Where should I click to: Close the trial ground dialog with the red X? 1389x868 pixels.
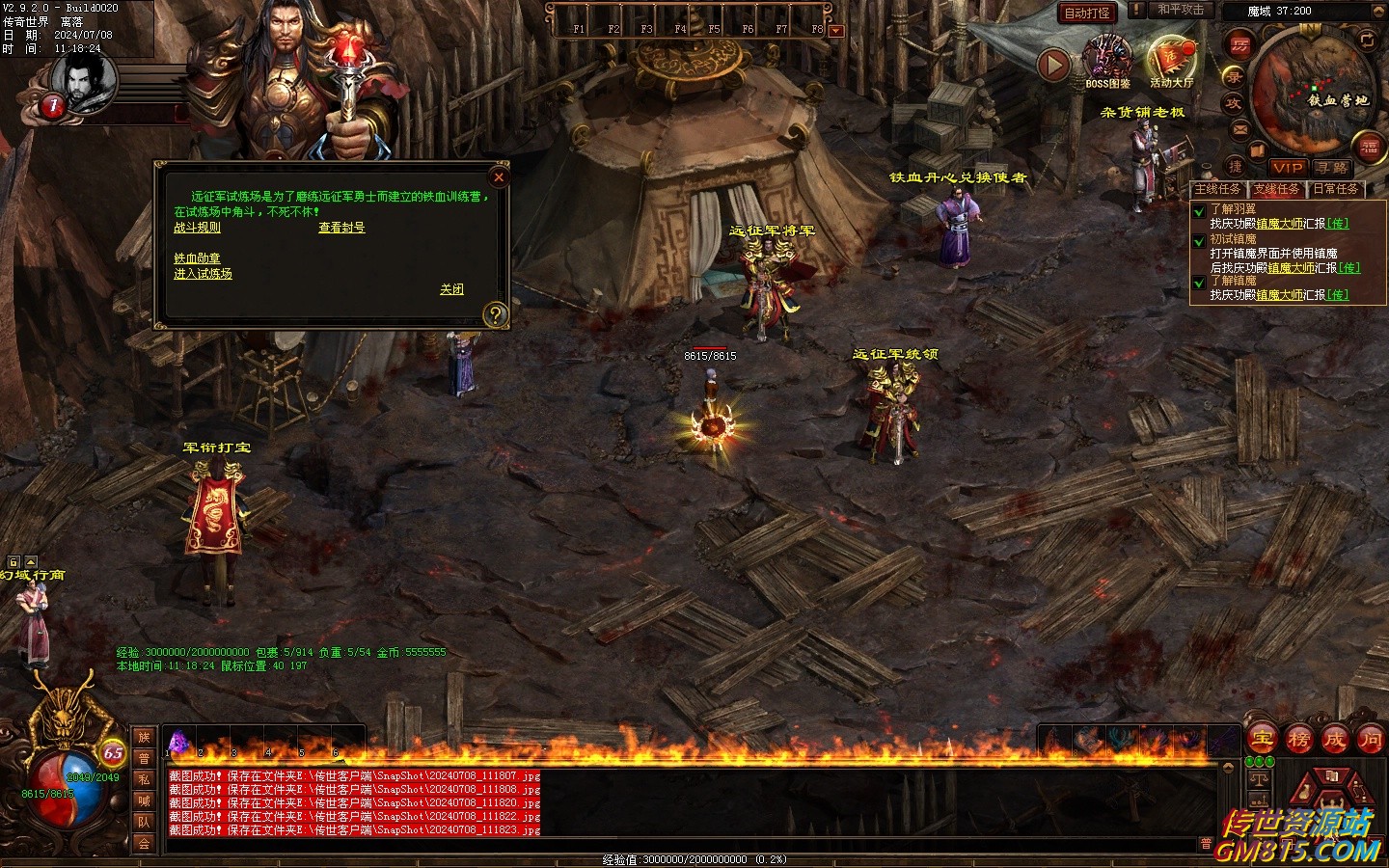pos(499,176)
